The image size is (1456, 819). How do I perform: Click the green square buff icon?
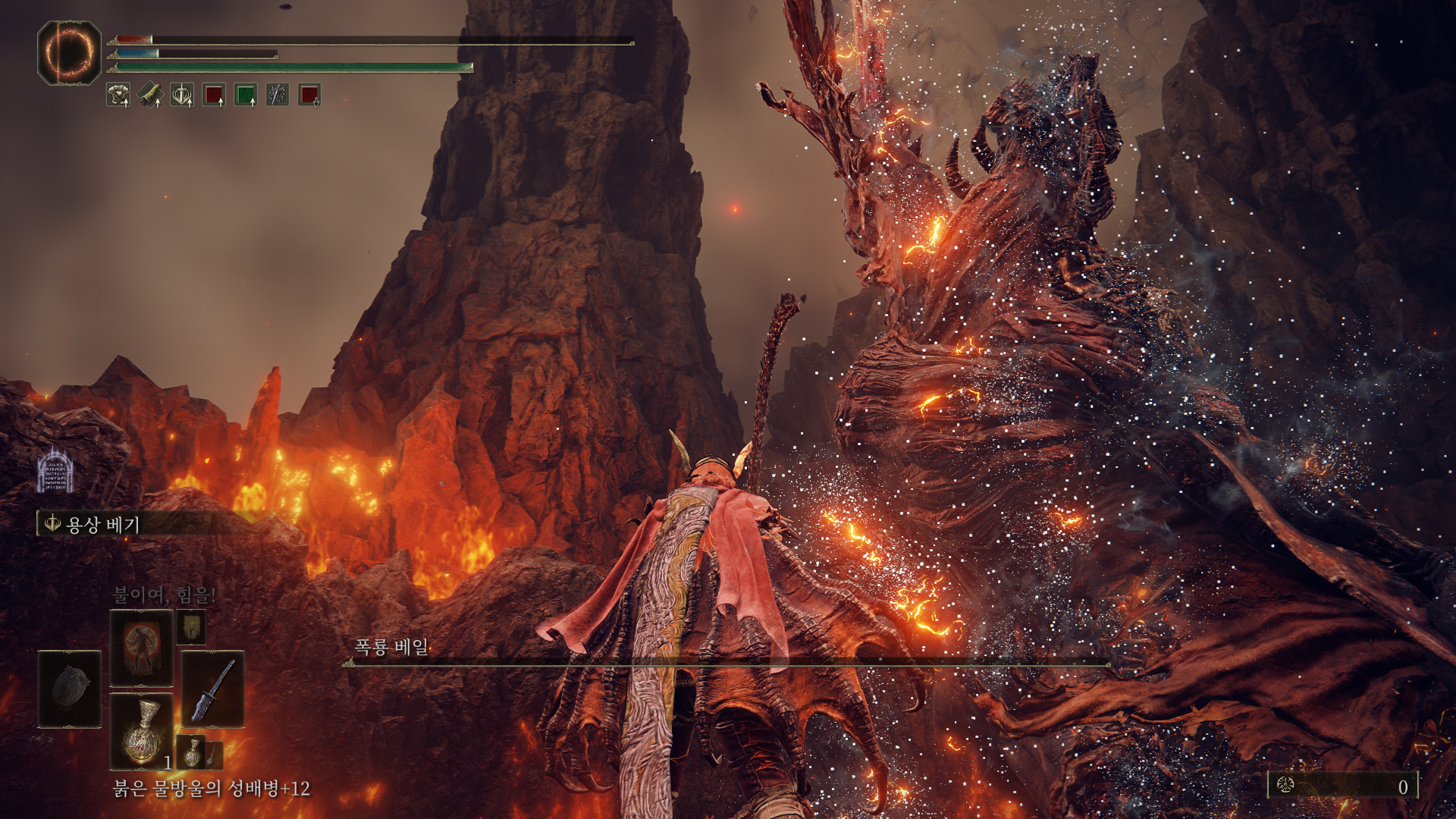pyautogui.click(x=246, y=95)
